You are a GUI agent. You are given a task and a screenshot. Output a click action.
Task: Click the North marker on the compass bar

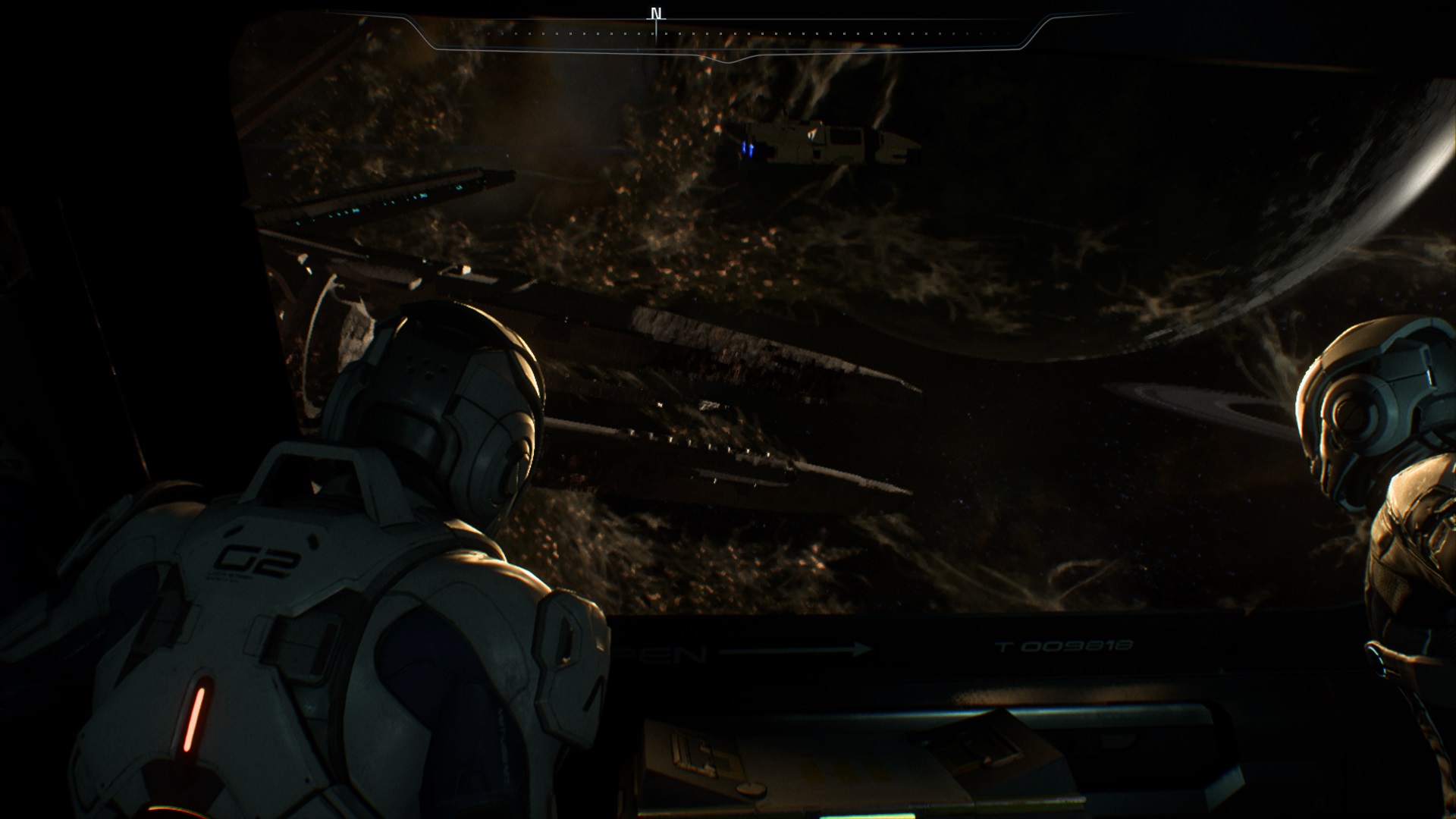(x=657, y=14)
